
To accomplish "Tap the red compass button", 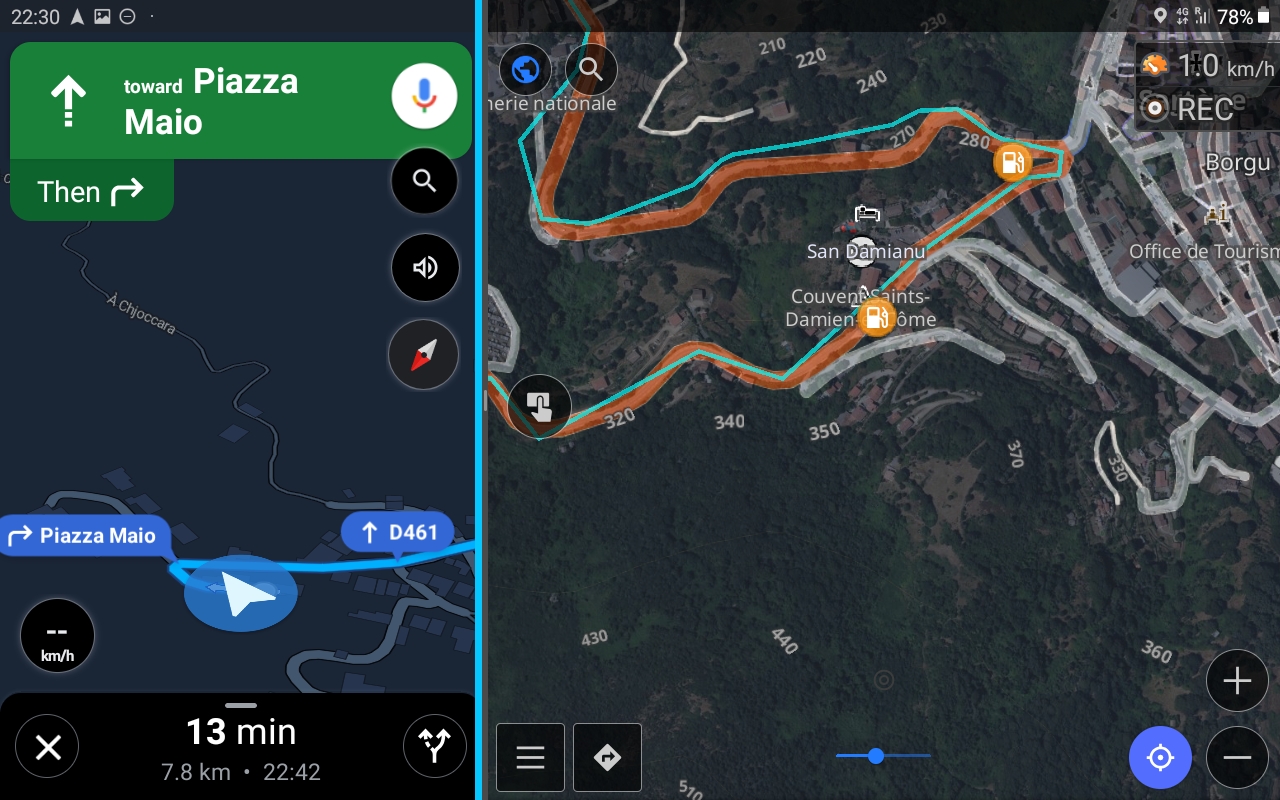I will (x=424, y=354).
